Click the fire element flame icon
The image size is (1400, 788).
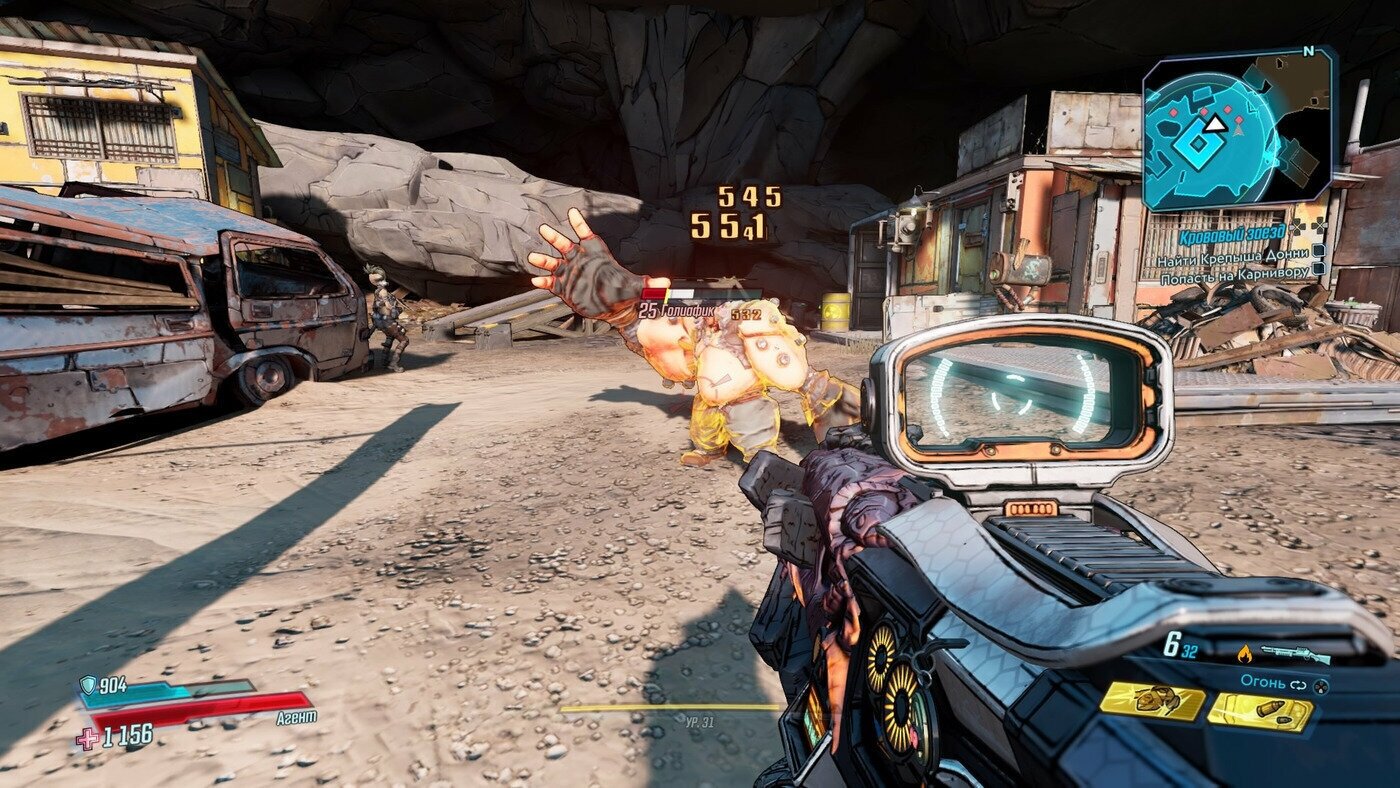(x=1244, y=655)
